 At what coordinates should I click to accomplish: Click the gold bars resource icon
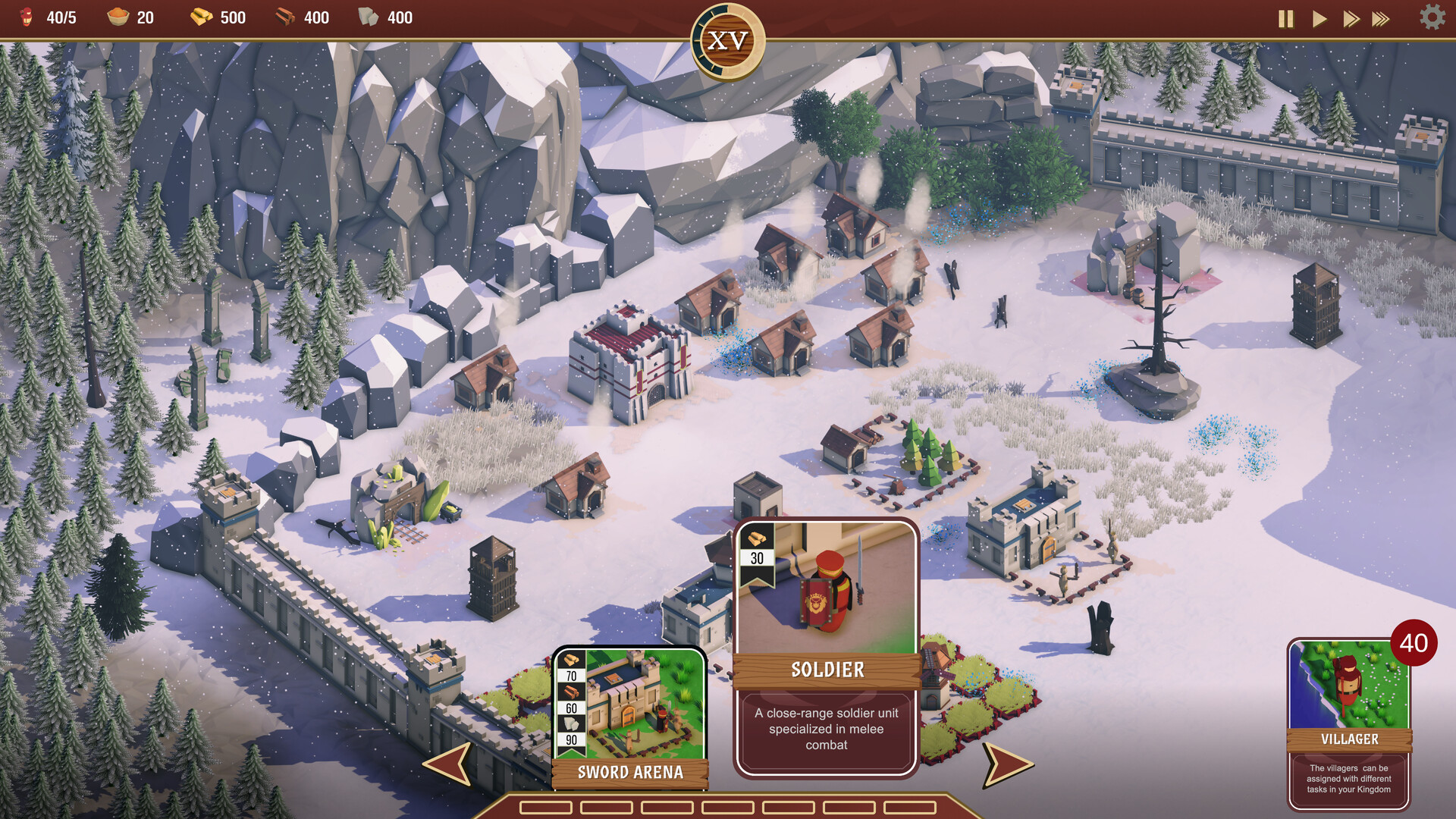(202, 17)
